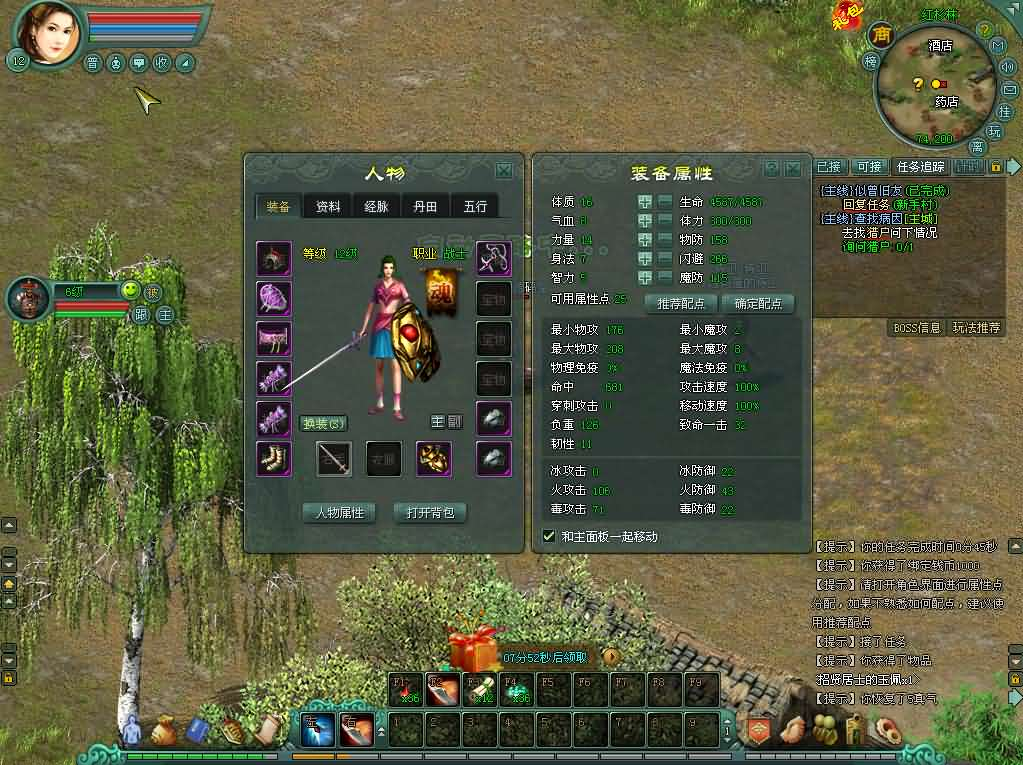Close the 人物 character window
Viewport: 1023px width, 765px height.
[504, 171]
